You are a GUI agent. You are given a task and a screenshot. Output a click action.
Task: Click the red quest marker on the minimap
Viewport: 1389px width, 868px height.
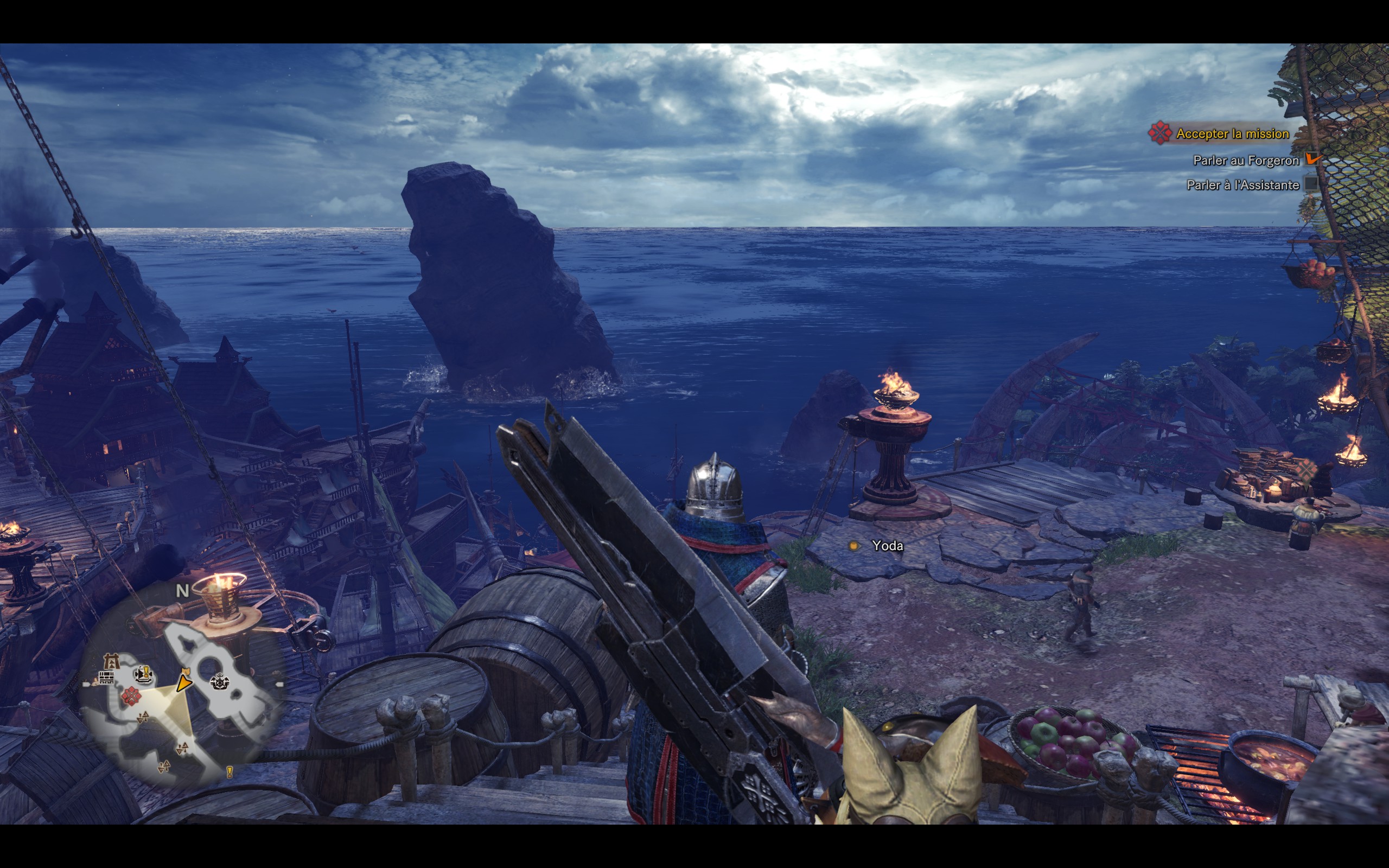131,696
